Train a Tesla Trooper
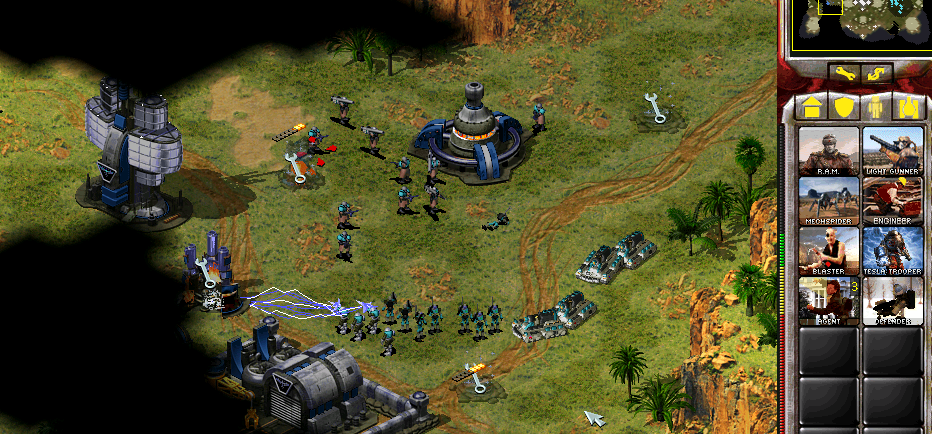The height and width of the screenshot is (434, 932). click(x=893, y=251)
